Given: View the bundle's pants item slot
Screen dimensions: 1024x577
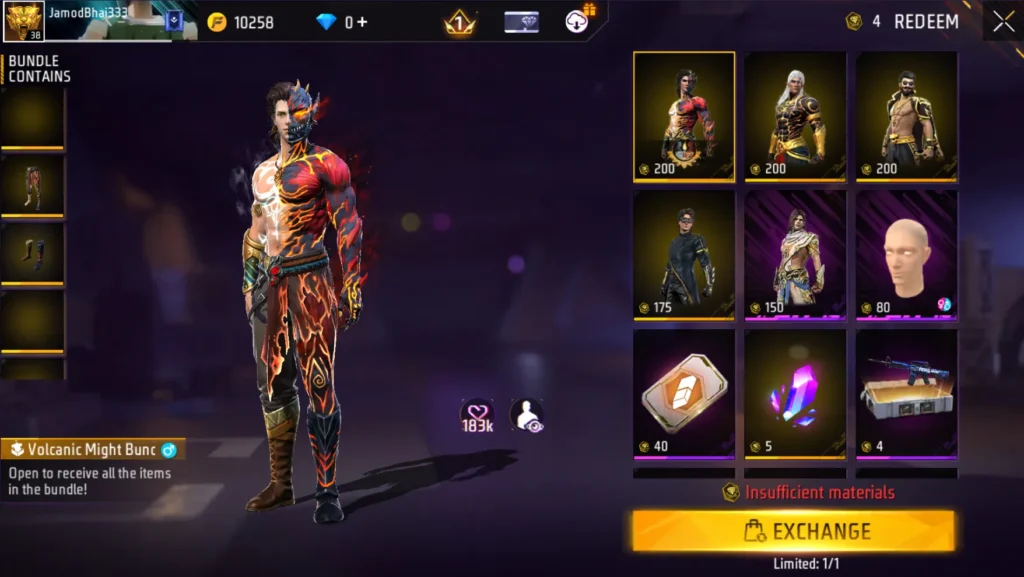Looking at the screenshot, I should coord(32,184).
